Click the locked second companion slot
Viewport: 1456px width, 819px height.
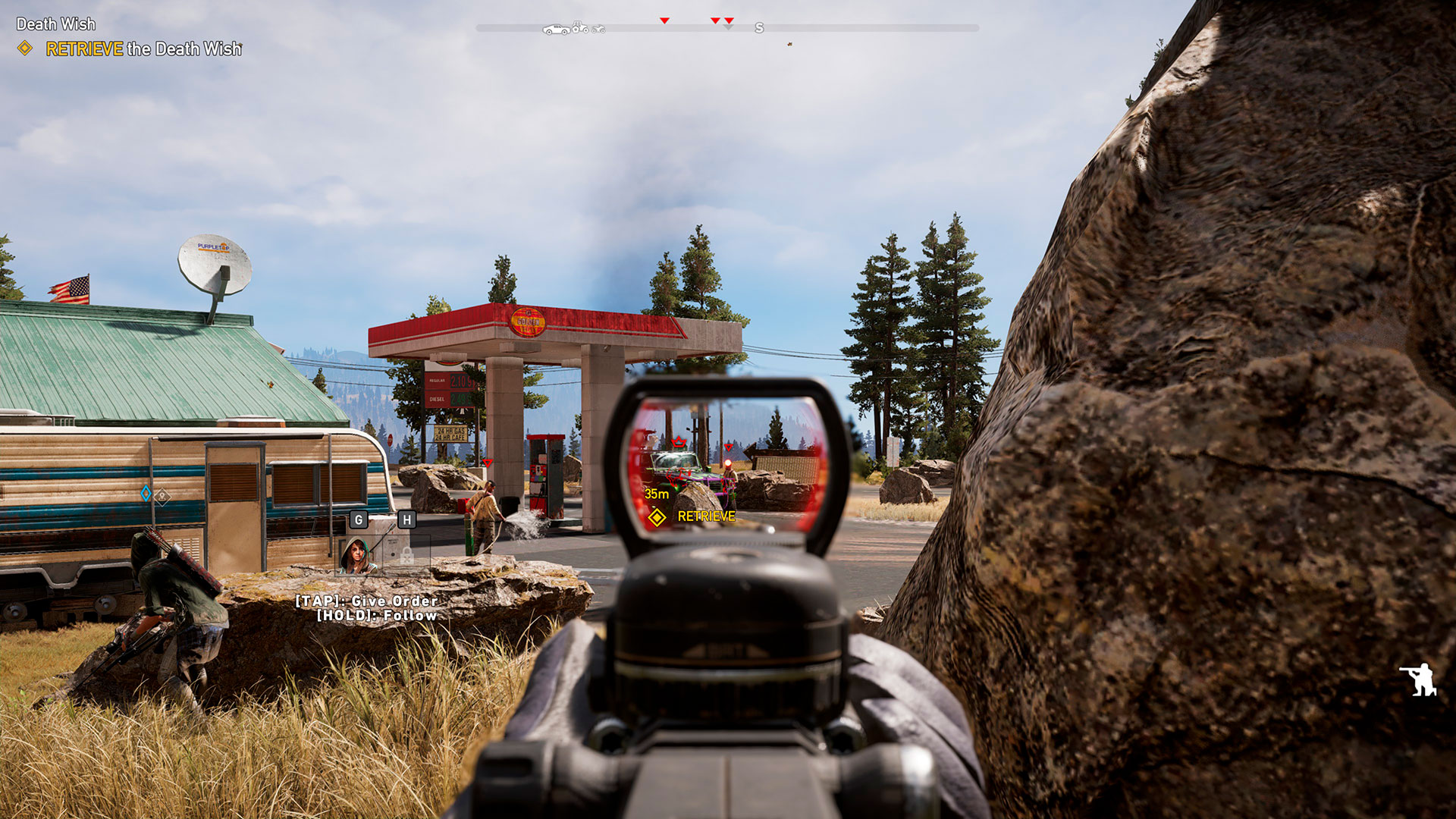click(x=406, y=556)
